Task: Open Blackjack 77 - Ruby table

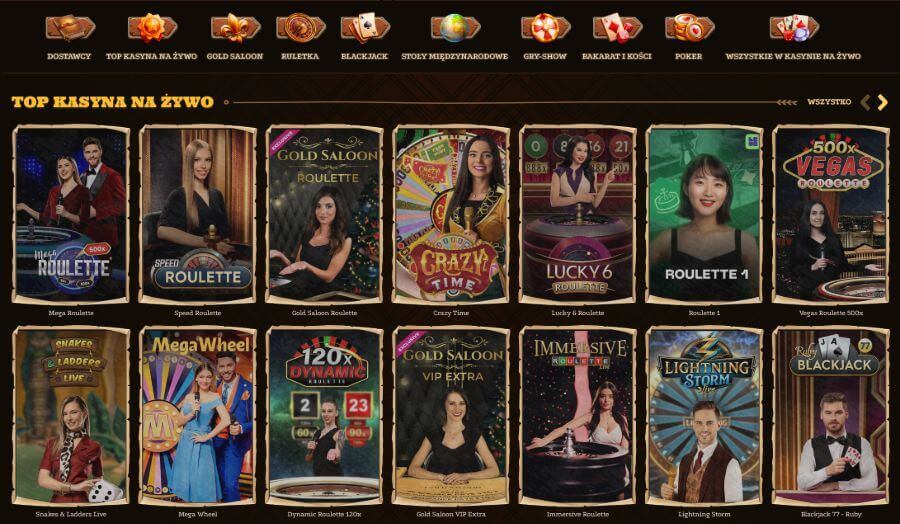Action: pos(830,413)
